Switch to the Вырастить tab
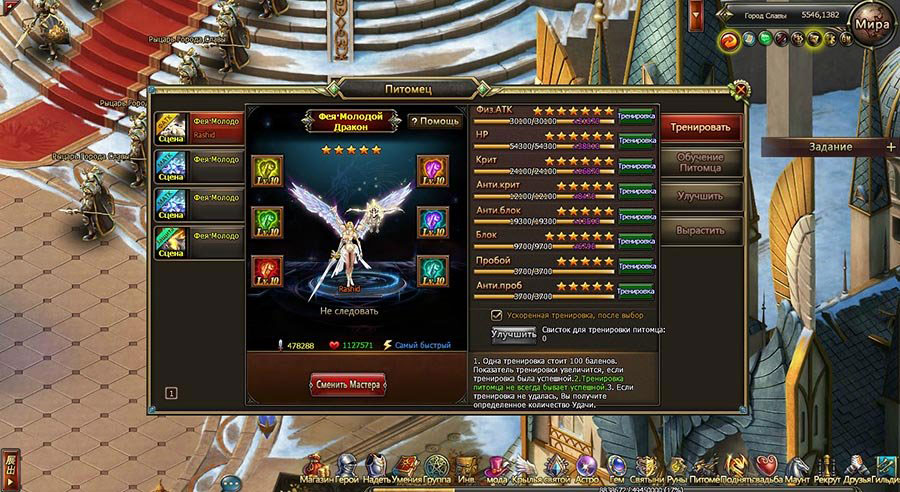 [x=705, y=229]
